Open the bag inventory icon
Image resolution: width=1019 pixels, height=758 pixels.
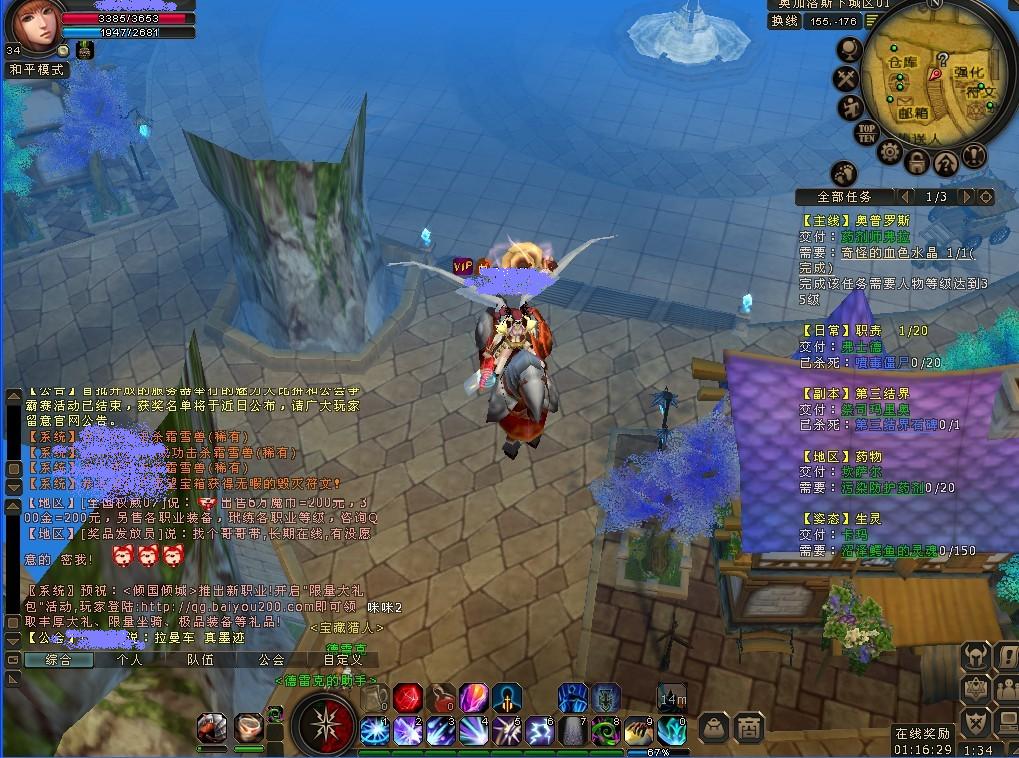(x=714, y=728)
